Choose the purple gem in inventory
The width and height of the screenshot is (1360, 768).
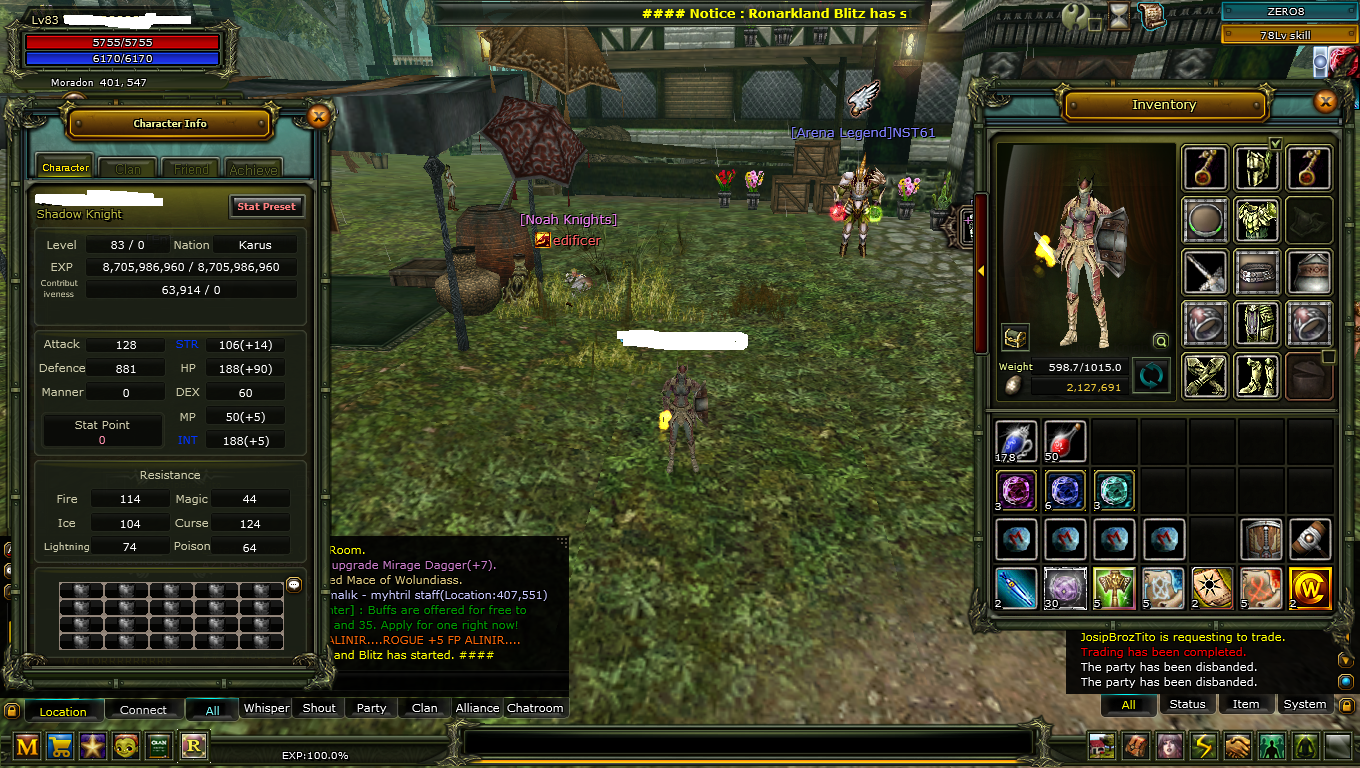tap(1016, 490)
